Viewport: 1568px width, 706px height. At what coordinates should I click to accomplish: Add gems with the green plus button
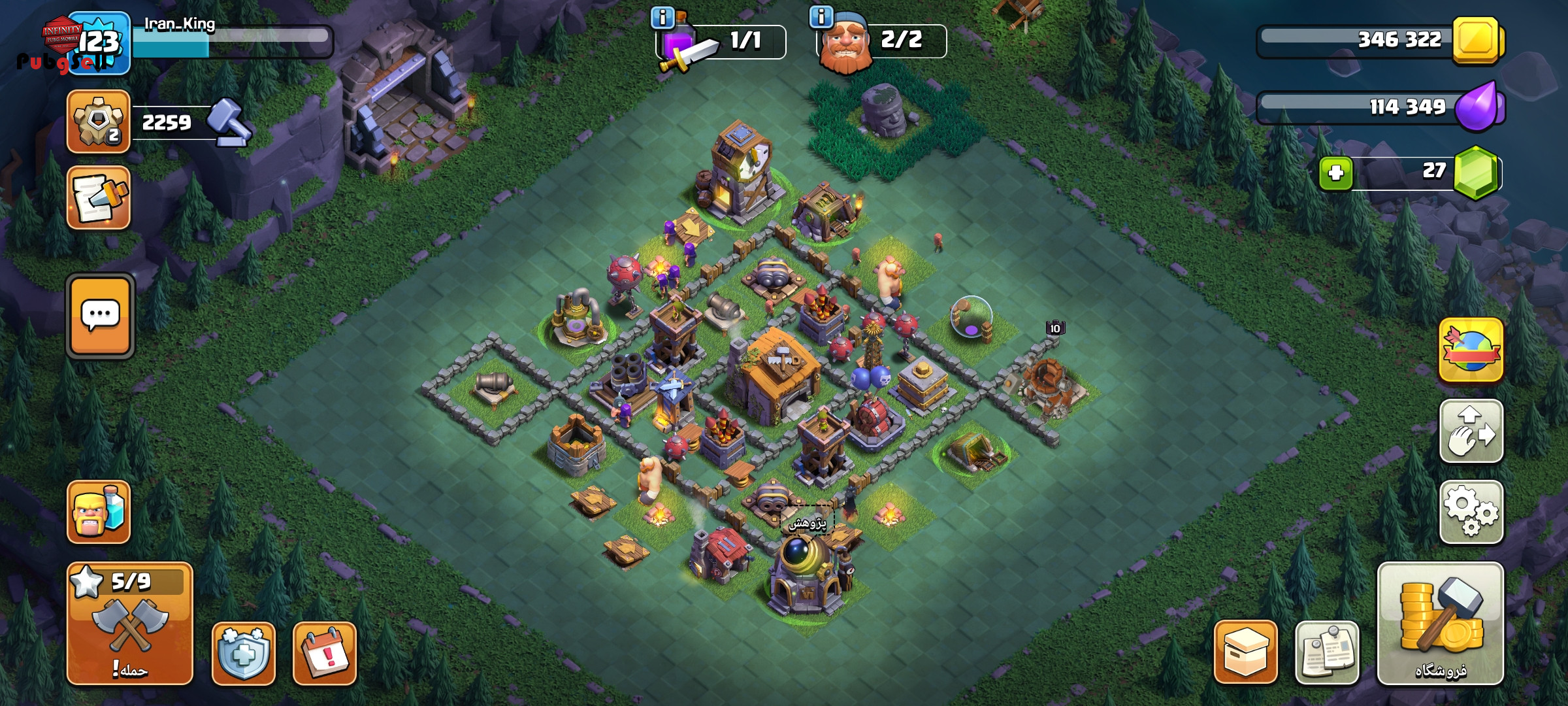pyautogui.click(x=1335, y=173)
